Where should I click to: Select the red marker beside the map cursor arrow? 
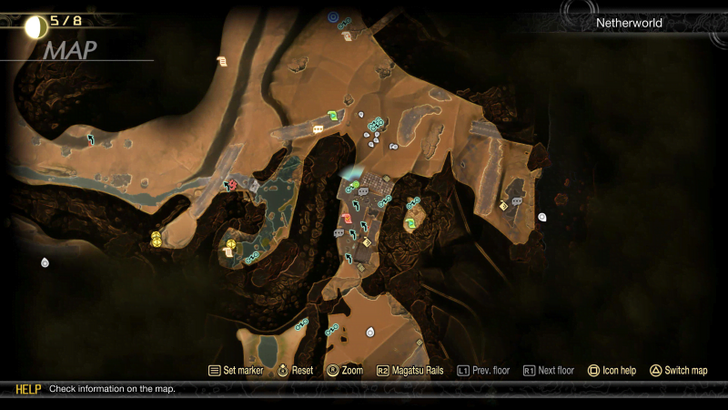tap(233, 184)
